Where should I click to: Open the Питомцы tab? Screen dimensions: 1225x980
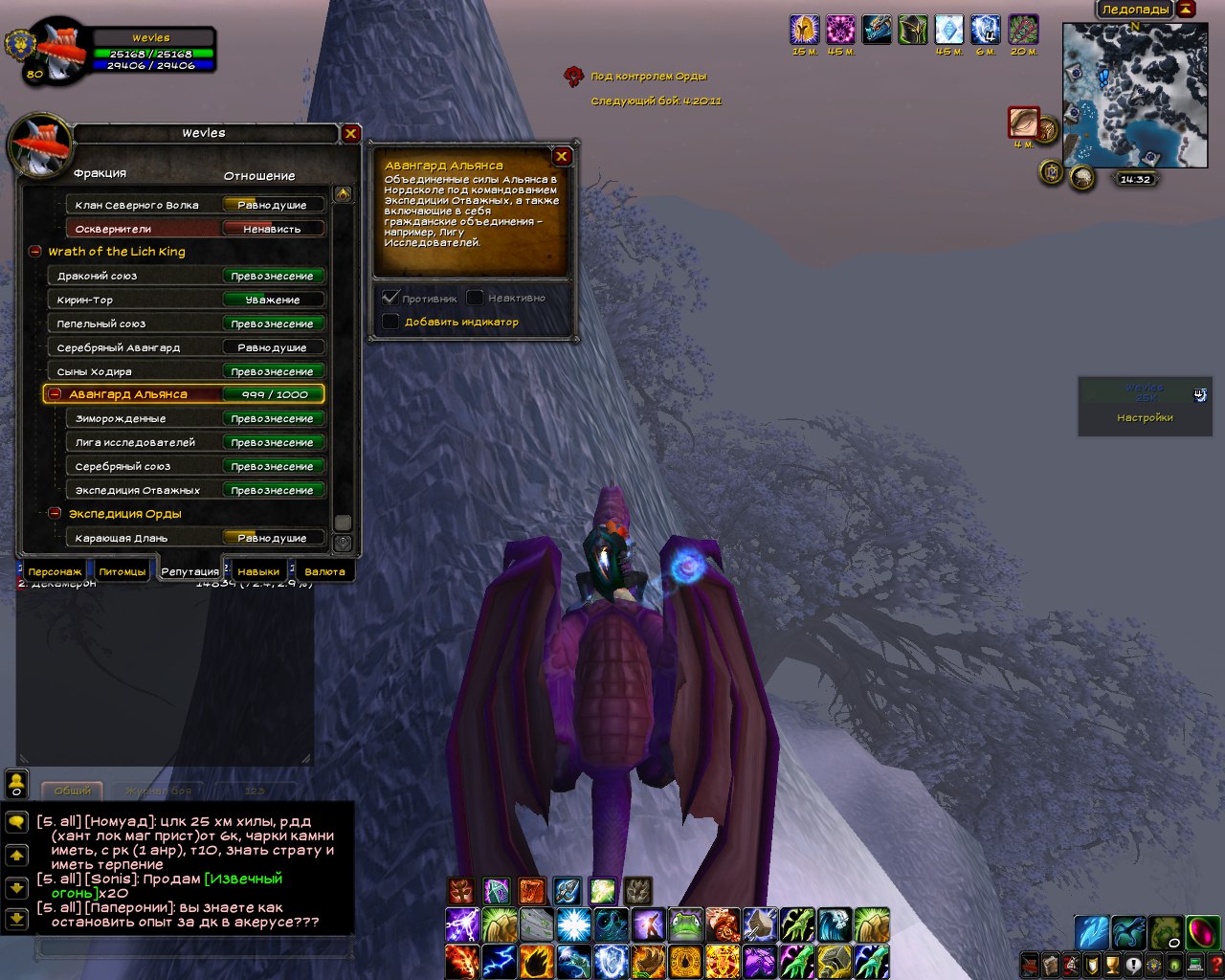point(122,571)
